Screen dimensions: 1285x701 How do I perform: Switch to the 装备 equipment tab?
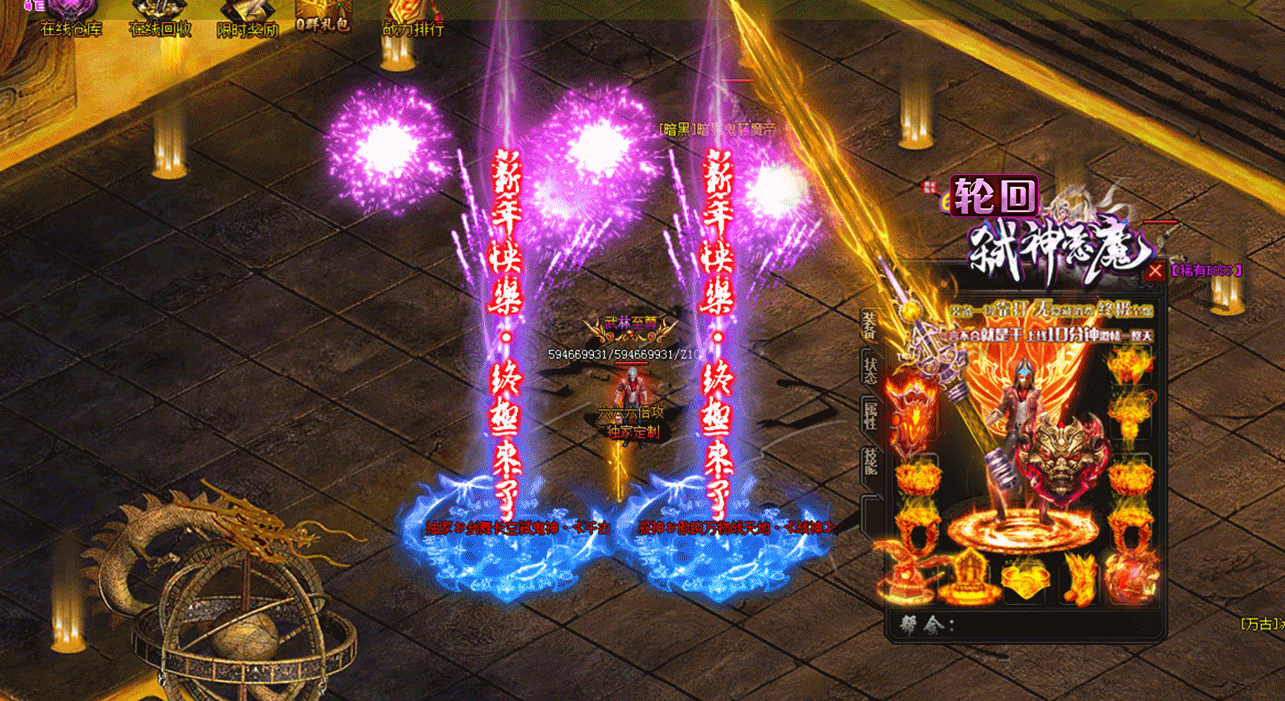click(868, 324)
